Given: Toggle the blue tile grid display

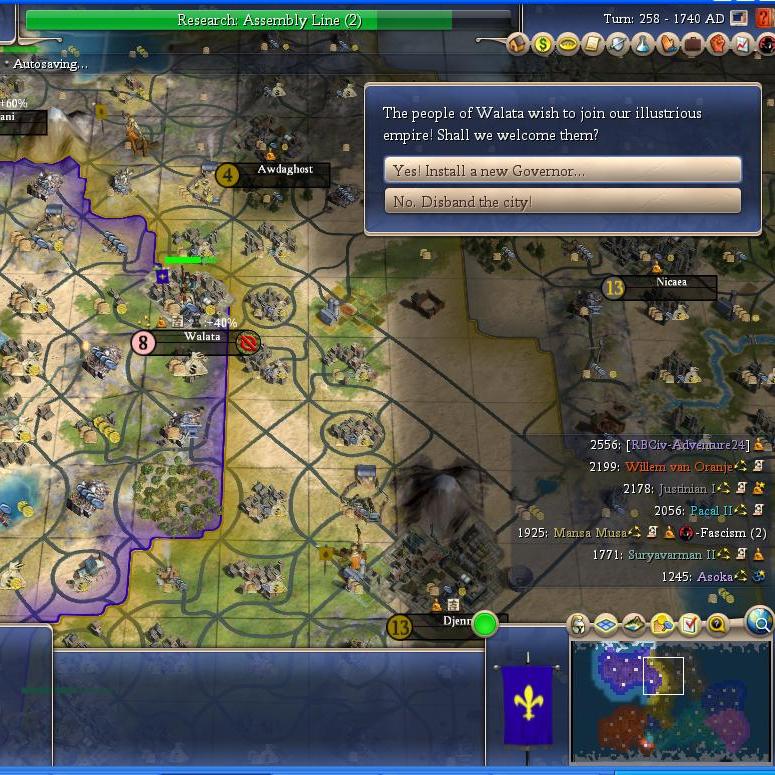Looking at the screenshot, I should click(606, 625).
